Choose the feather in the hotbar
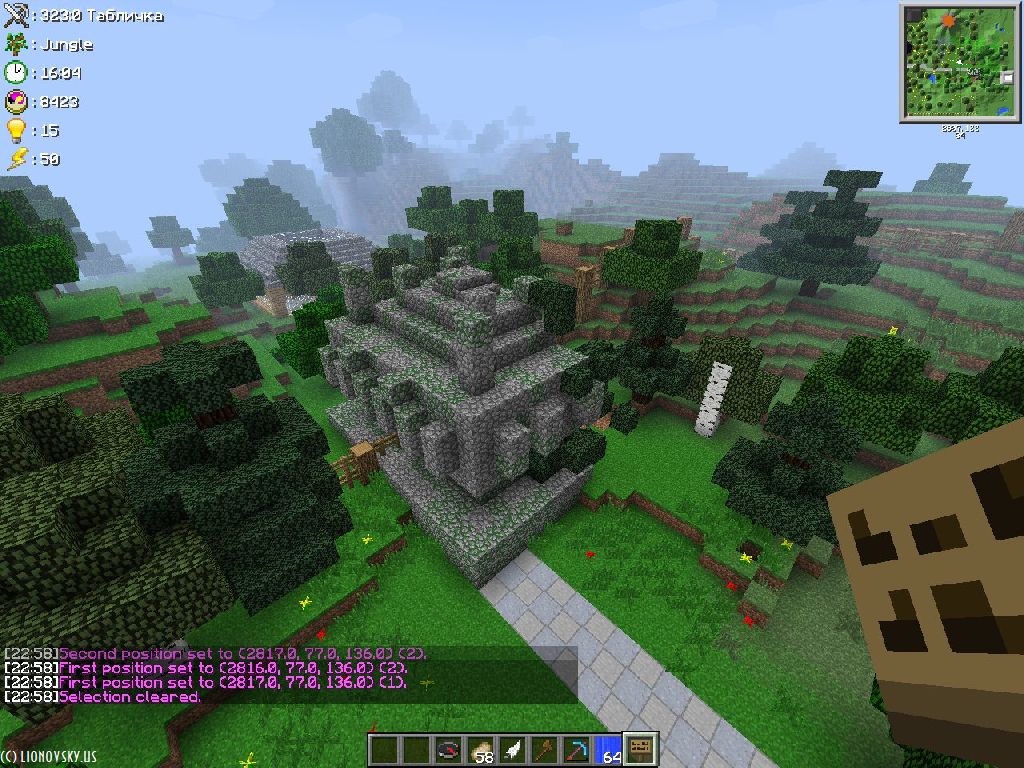 pos(512,750)
